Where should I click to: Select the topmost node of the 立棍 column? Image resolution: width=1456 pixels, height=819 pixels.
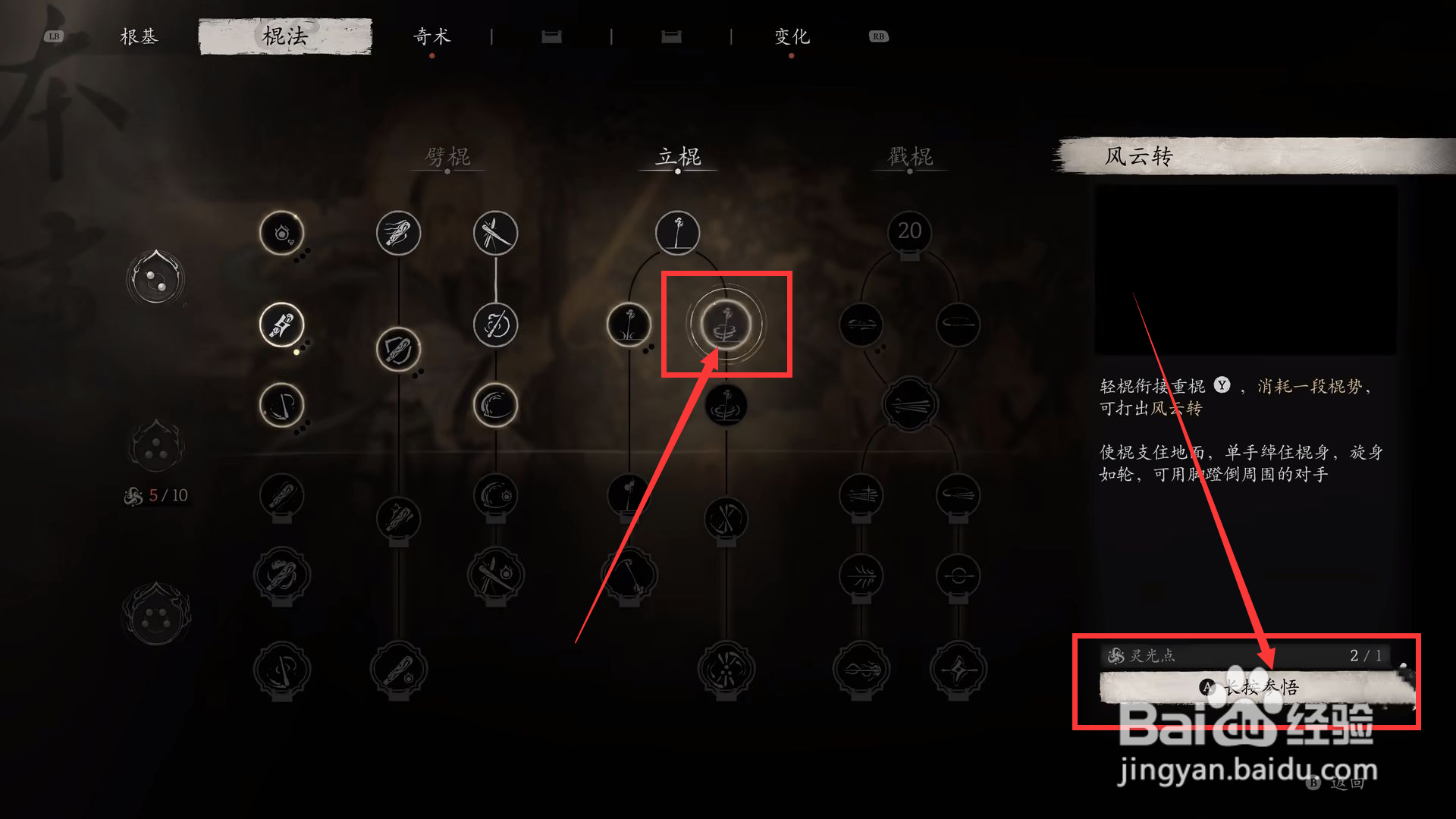click(677, 234)
